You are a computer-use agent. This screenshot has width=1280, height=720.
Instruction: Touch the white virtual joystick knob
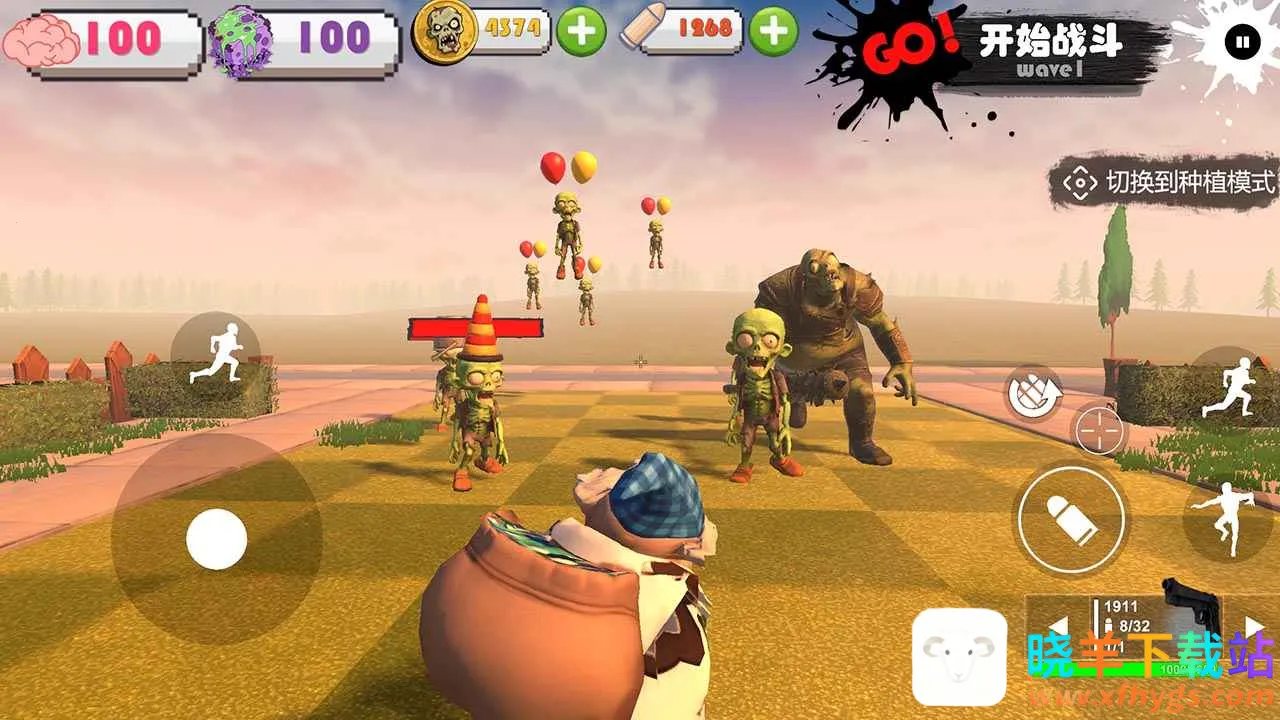pos(216,539)
